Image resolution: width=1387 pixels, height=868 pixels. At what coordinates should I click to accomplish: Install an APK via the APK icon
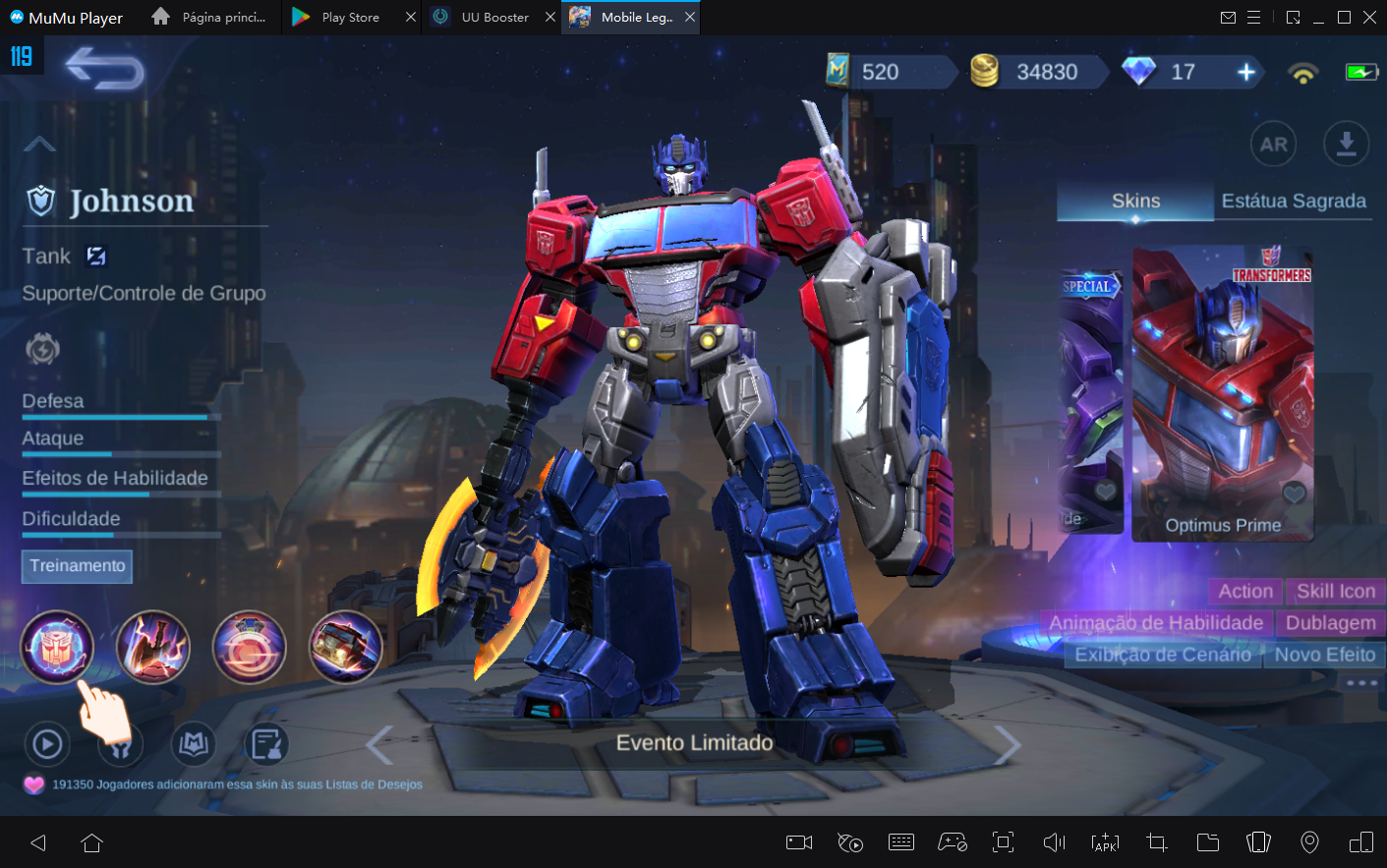(x=1105, y=842)
